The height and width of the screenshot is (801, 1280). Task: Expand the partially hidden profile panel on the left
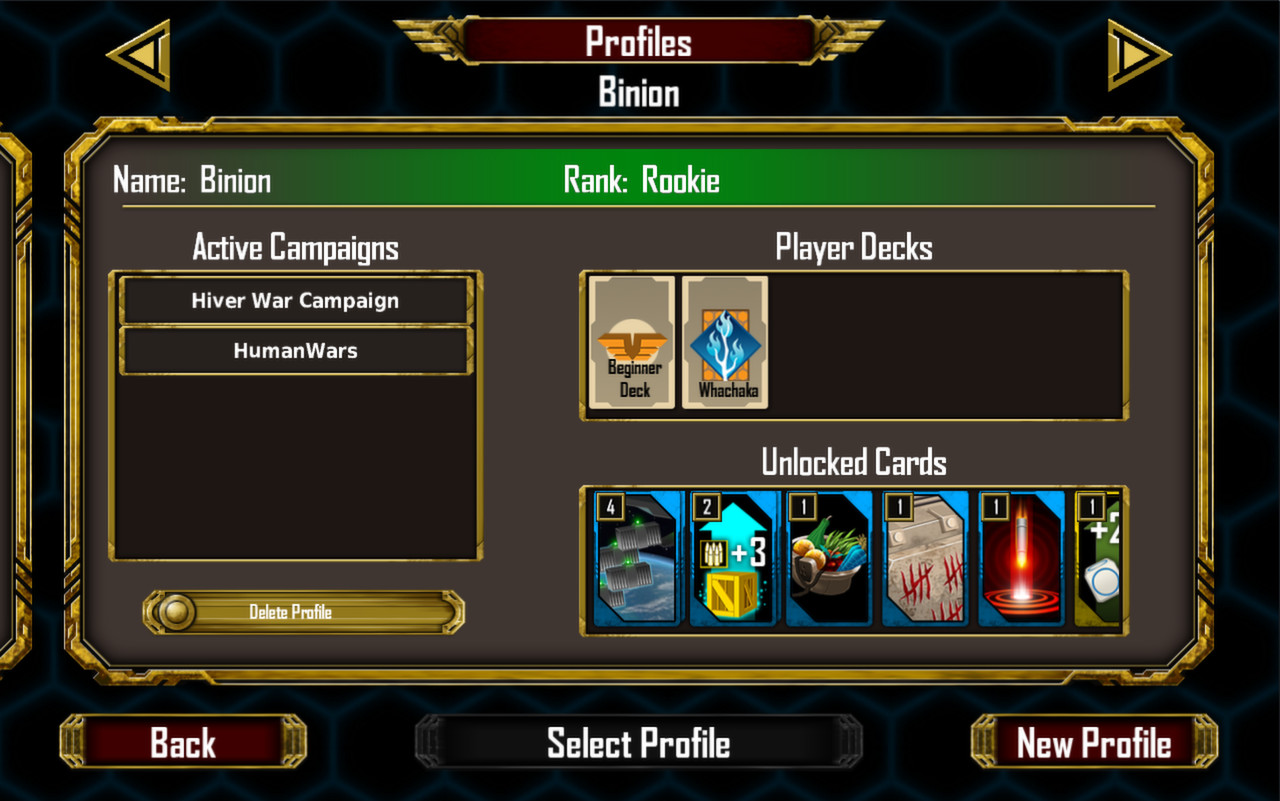point(10,400)
